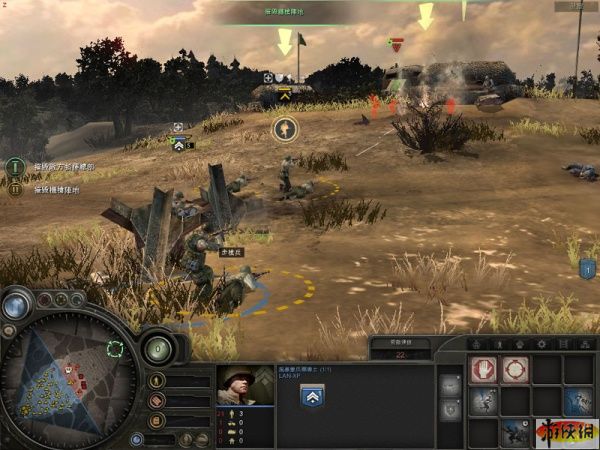Click the blue shield badge at right edge

588,268
